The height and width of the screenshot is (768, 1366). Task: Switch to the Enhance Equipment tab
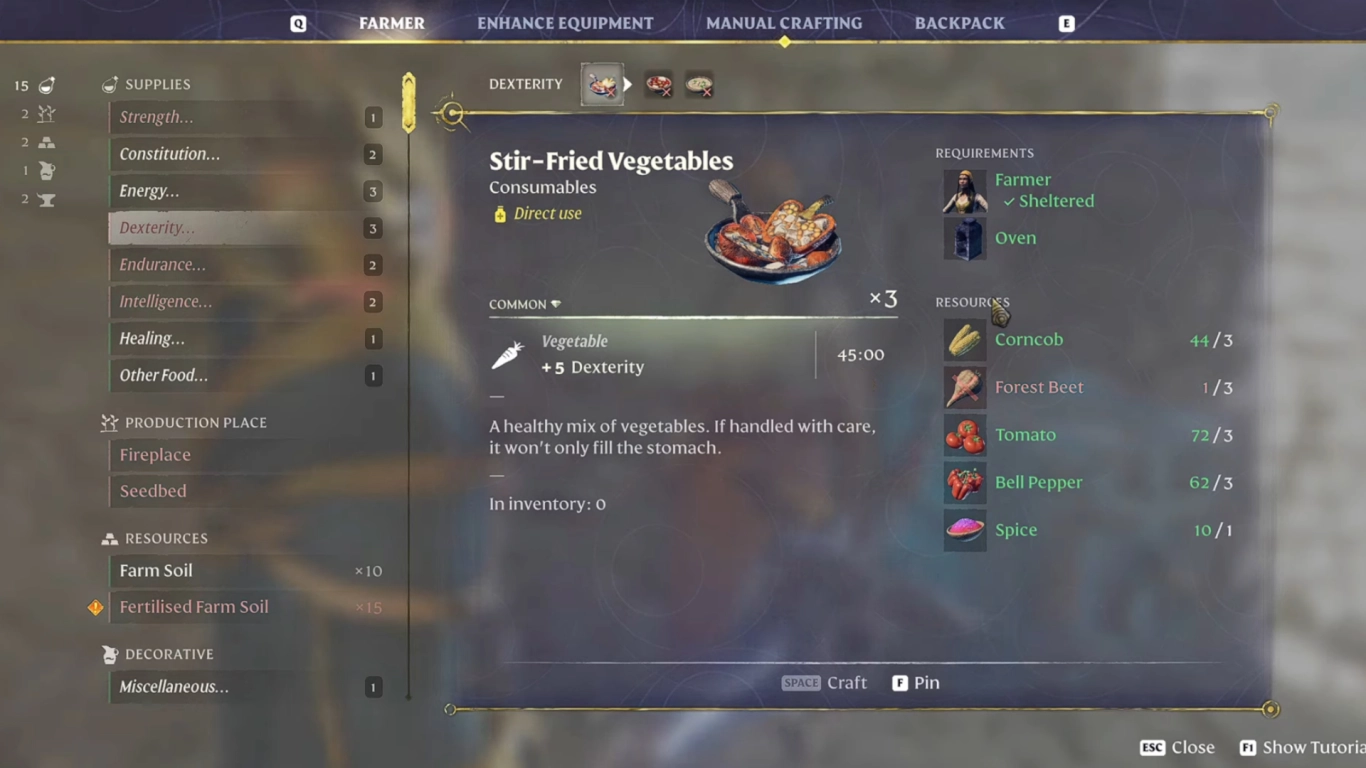point(565,22)
